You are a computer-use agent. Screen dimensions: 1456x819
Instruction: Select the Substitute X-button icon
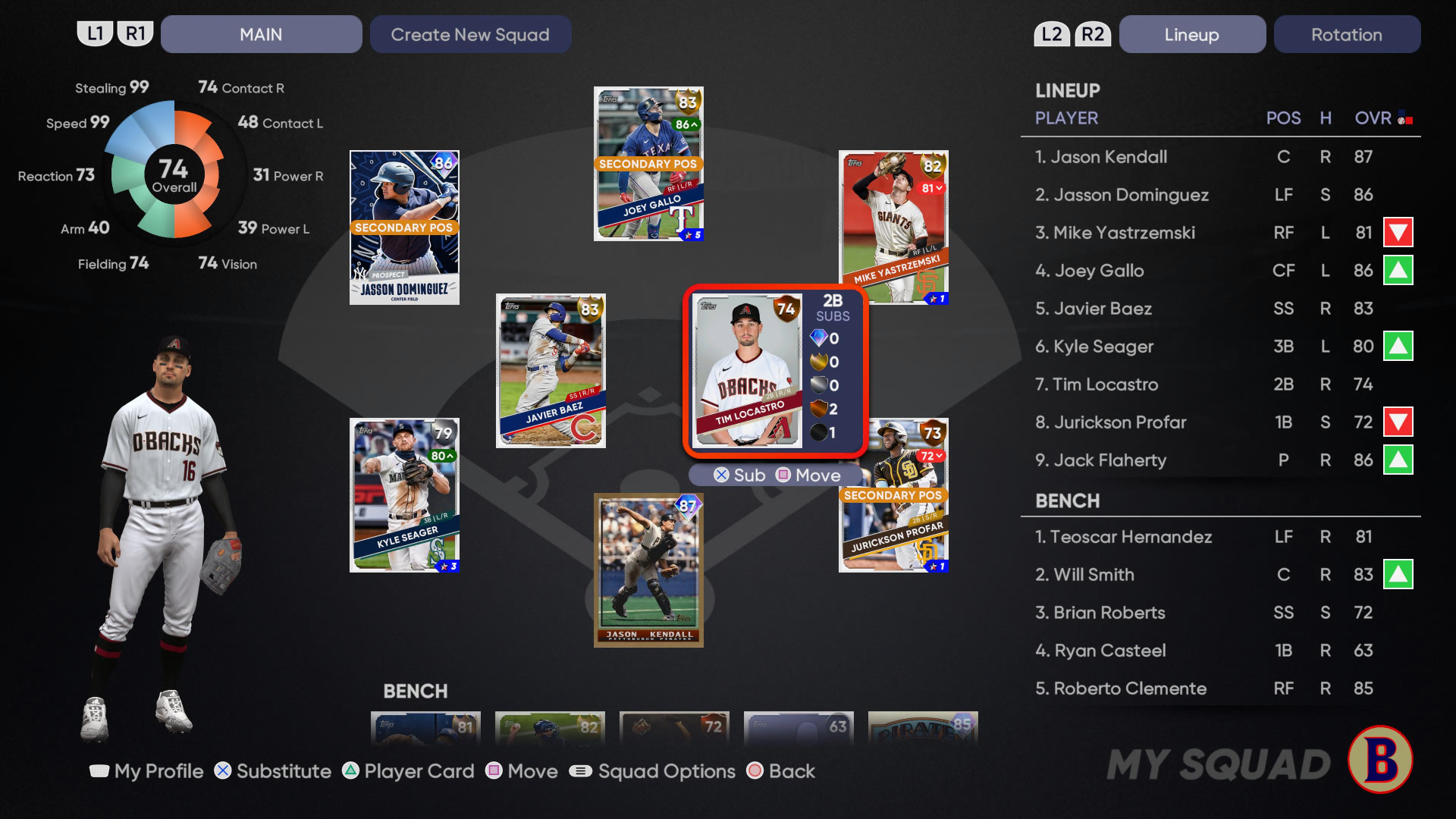click(x=222, y=771)
